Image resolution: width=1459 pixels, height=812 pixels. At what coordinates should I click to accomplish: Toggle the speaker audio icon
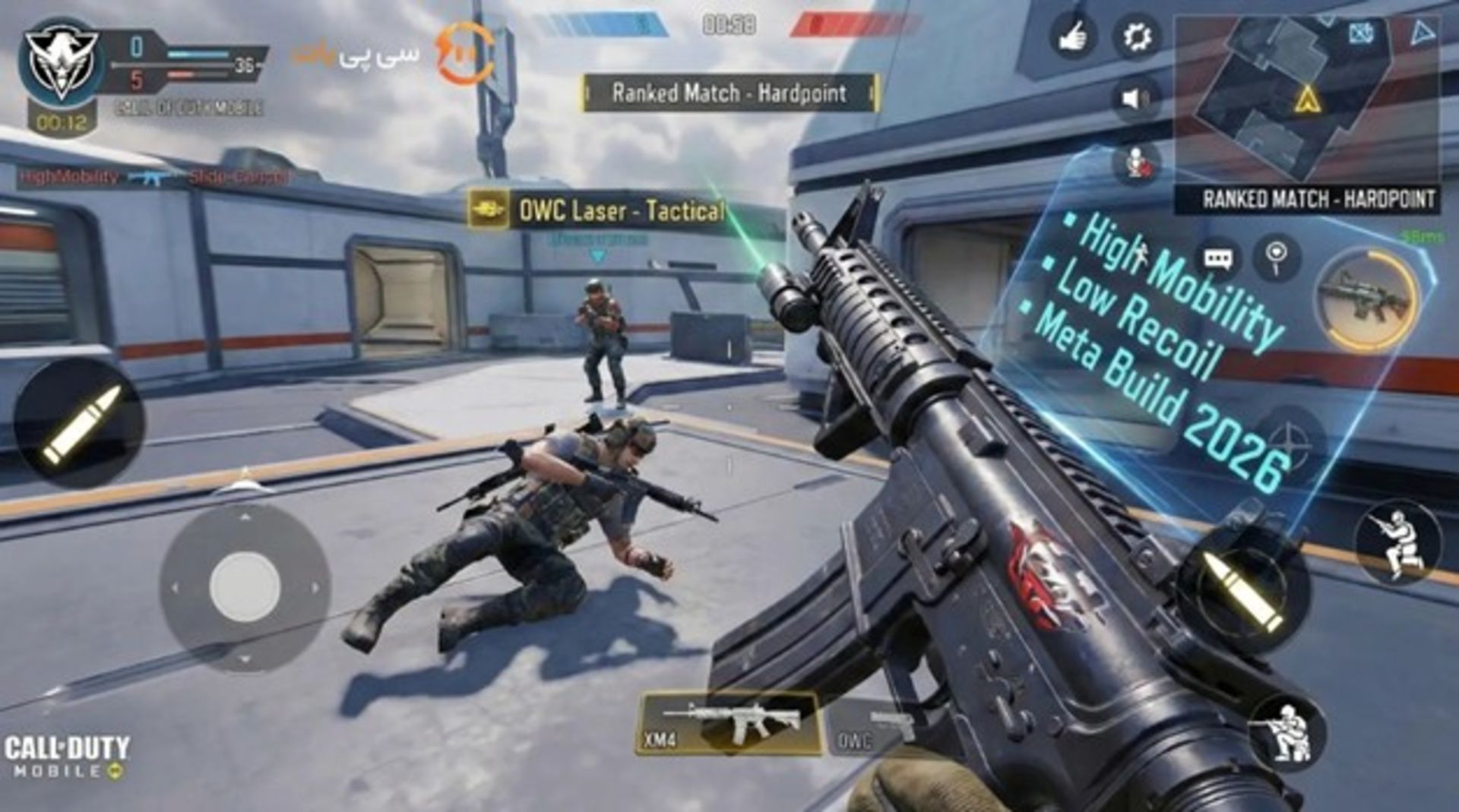1135,99
